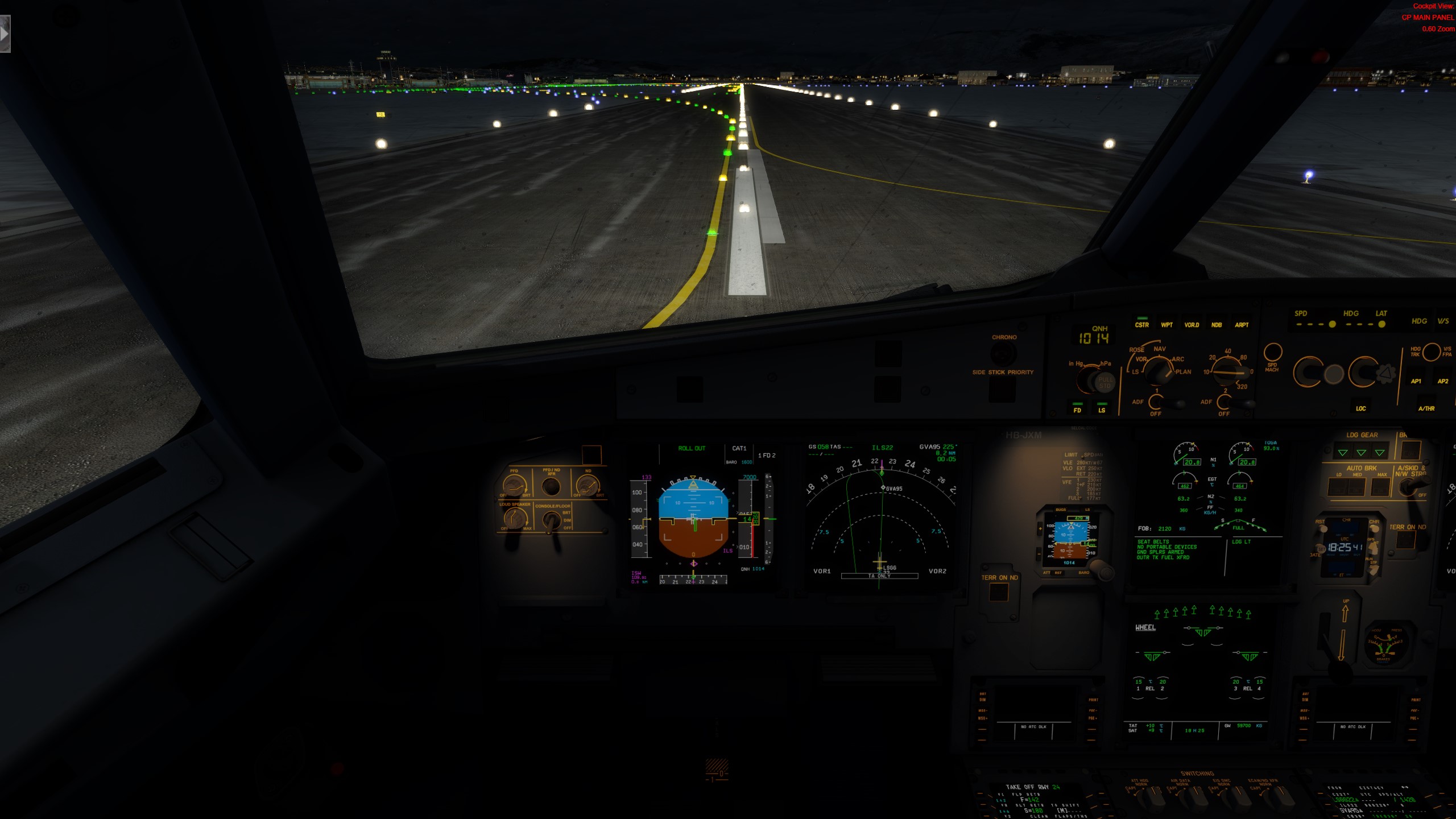Click the EFIS LS pushbutton beside FD
The width and height of the screenshot is (1456, 819).
point(1102,409)
